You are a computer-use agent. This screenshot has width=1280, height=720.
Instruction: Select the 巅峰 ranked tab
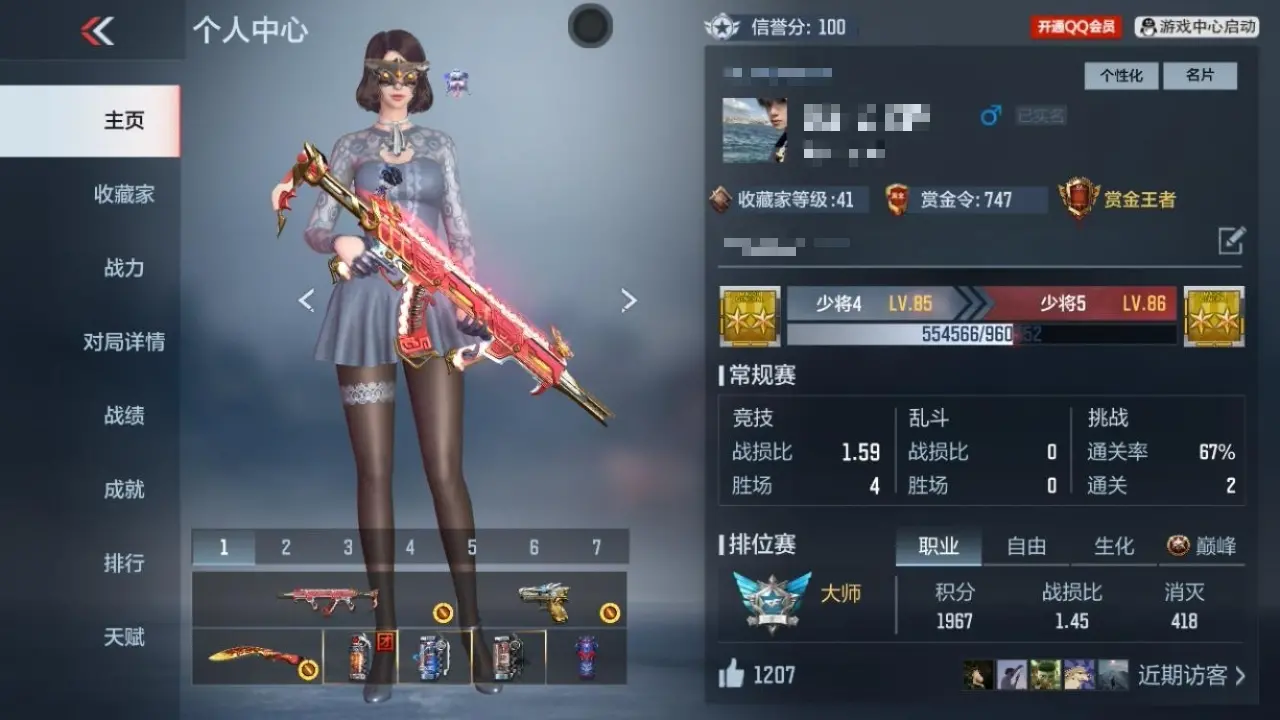[x=1202, y=546]
